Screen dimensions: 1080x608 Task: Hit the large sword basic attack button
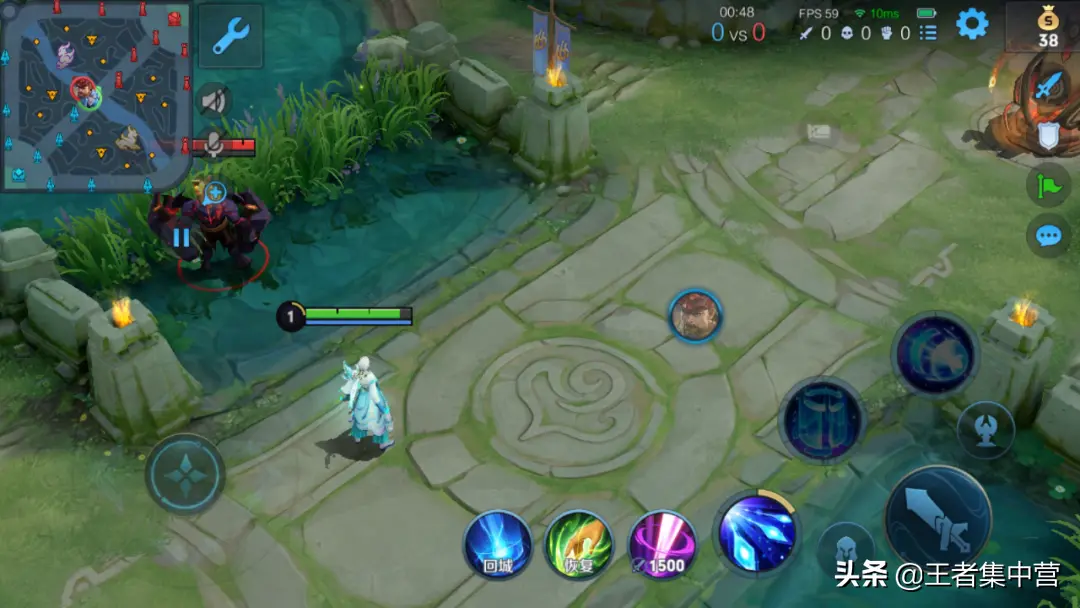(938, 519)
